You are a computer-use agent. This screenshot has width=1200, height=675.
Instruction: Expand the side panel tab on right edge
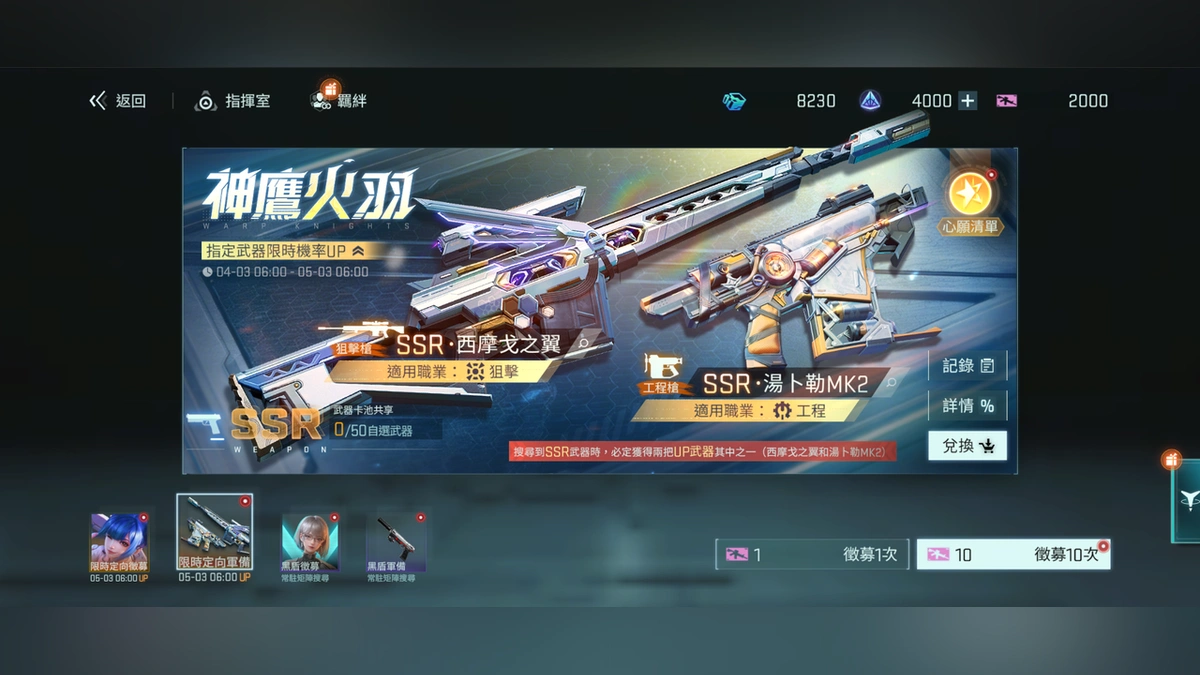click(x=1186, y=500)
